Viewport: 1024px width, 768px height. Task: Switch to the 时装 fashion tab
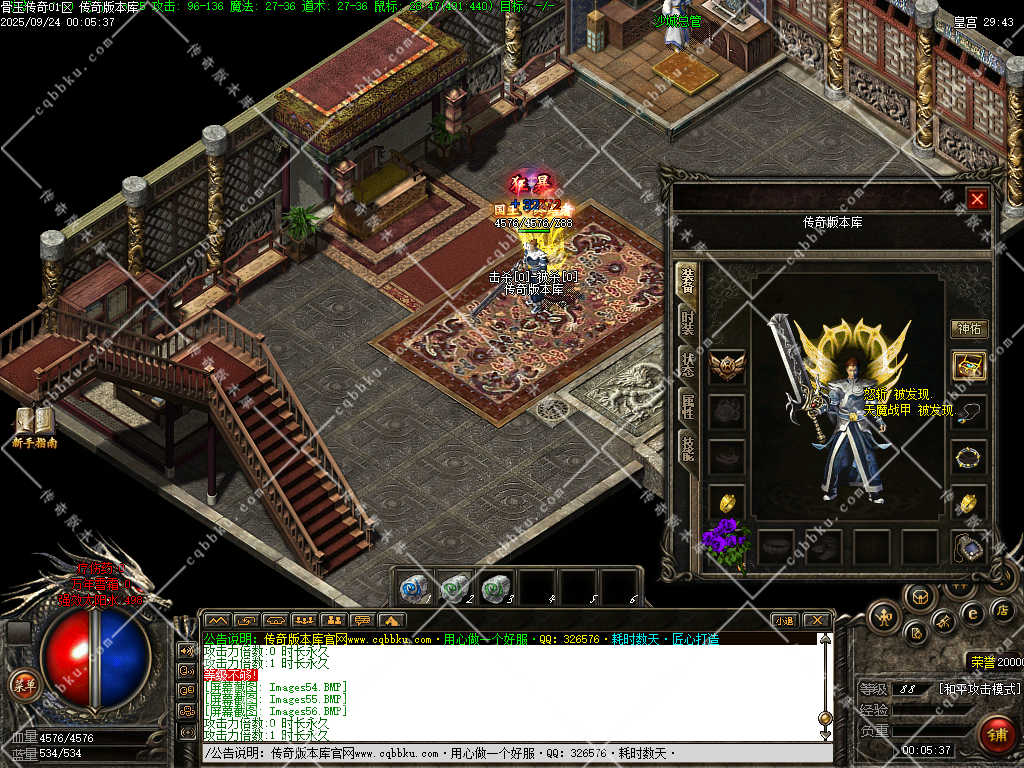[x=687, y=322]
